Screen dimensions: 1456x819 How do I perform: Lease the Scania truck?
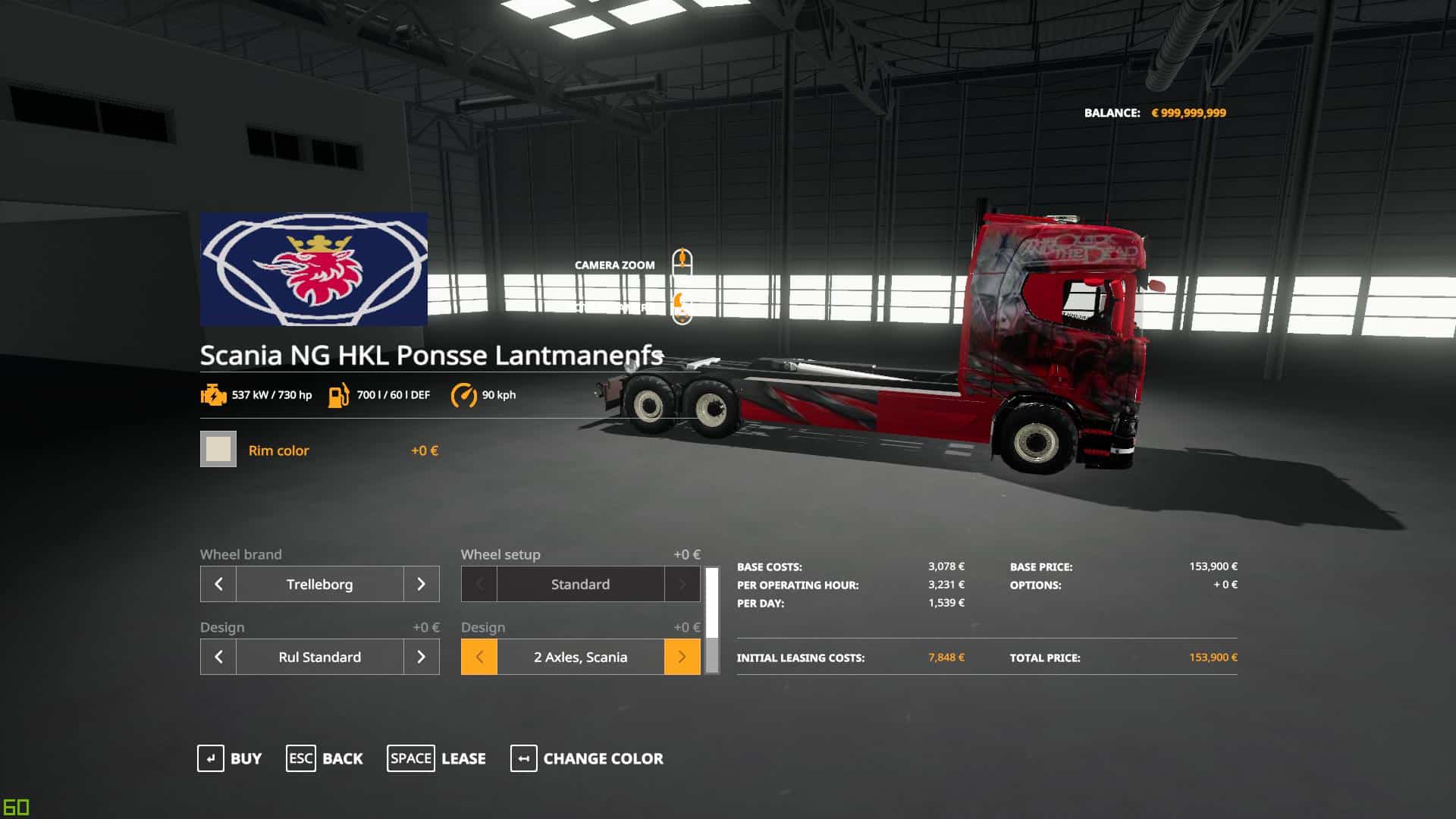[437, 758]
